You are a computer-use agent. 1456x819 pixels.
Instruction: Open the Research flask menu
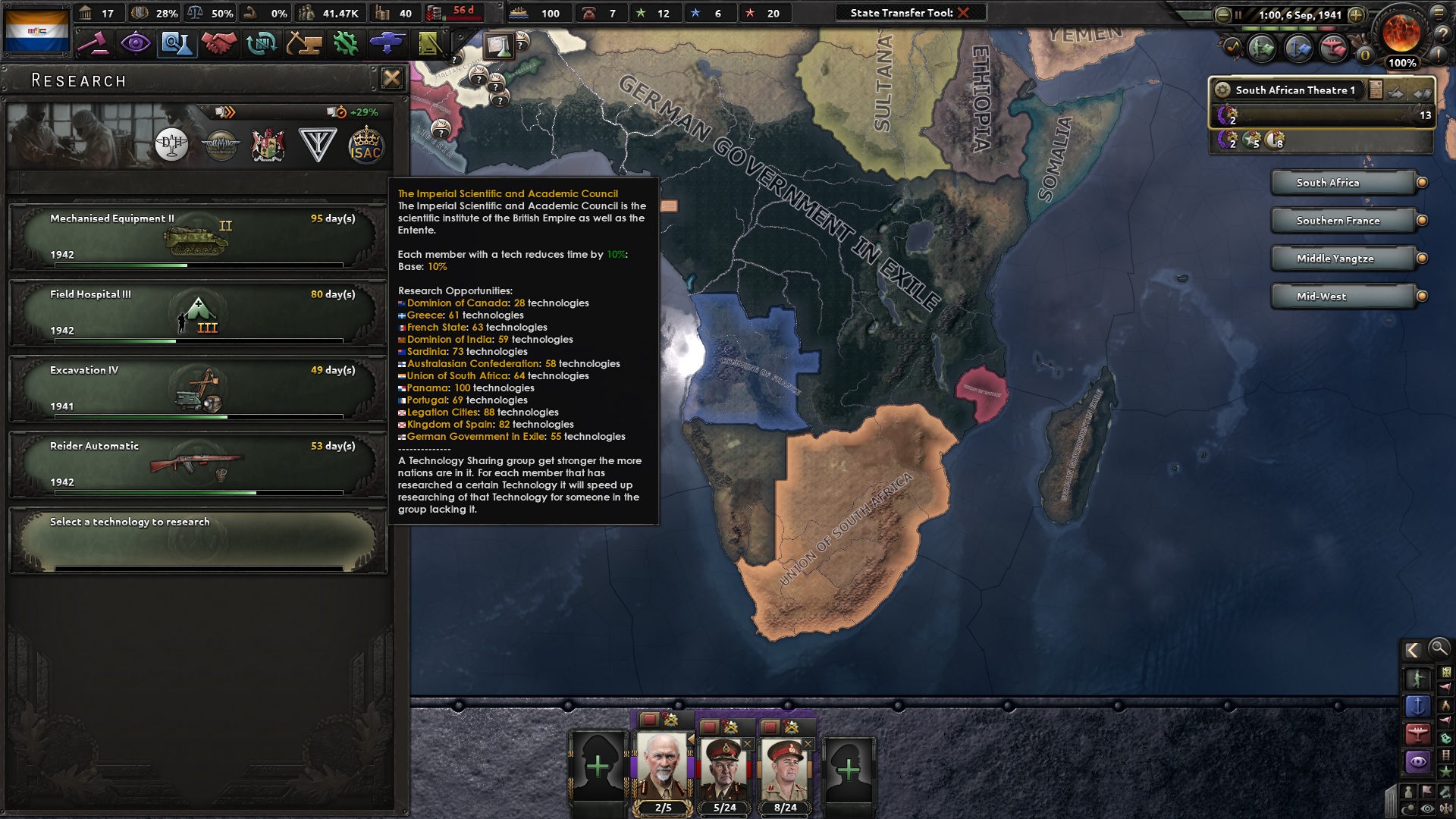pyautogui.click(x=179, y=44)
